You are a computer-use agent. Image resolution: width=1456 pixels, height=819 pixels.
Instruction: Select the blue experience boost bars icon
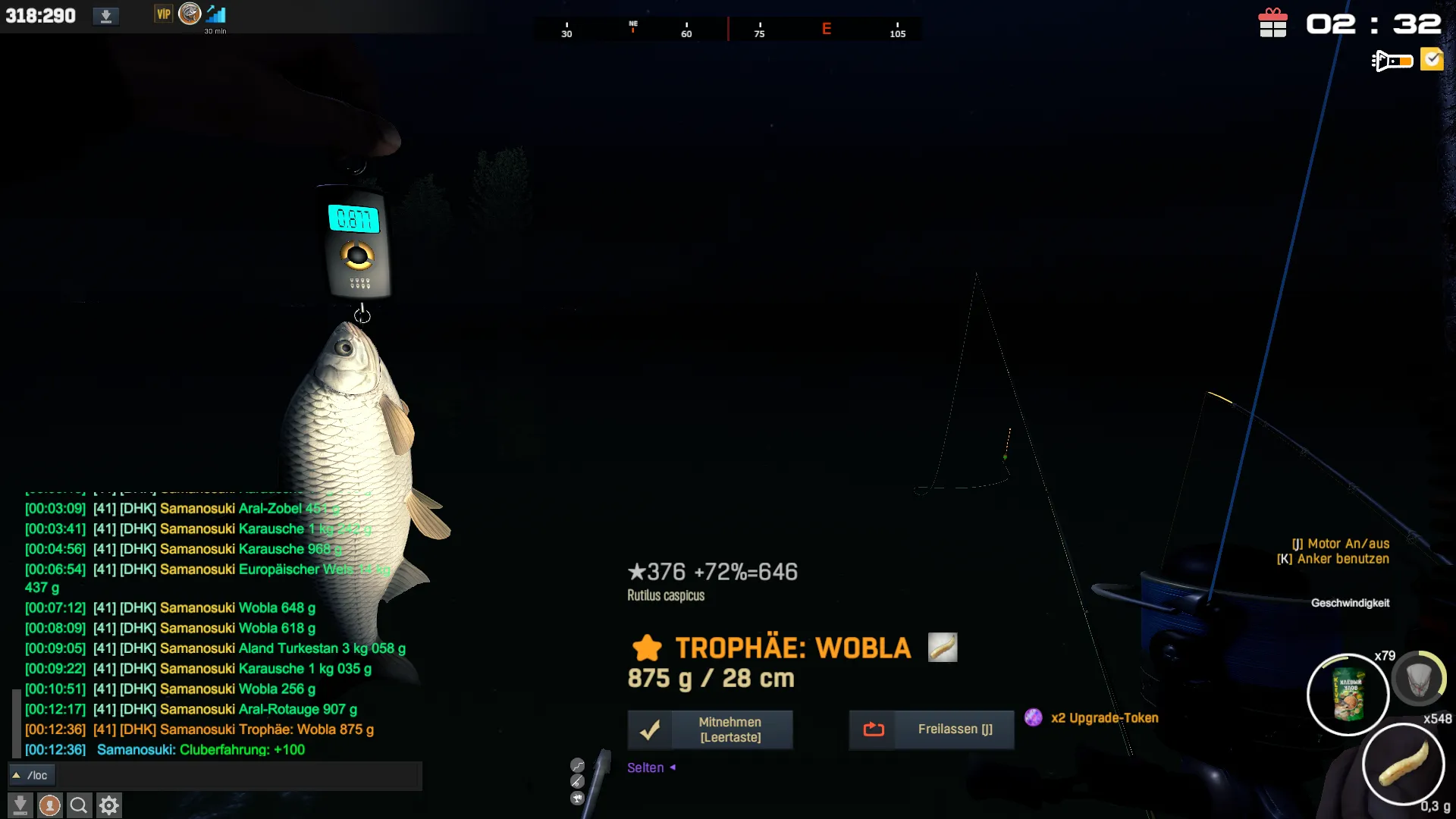pyautogui.click(x=216, y=14)
